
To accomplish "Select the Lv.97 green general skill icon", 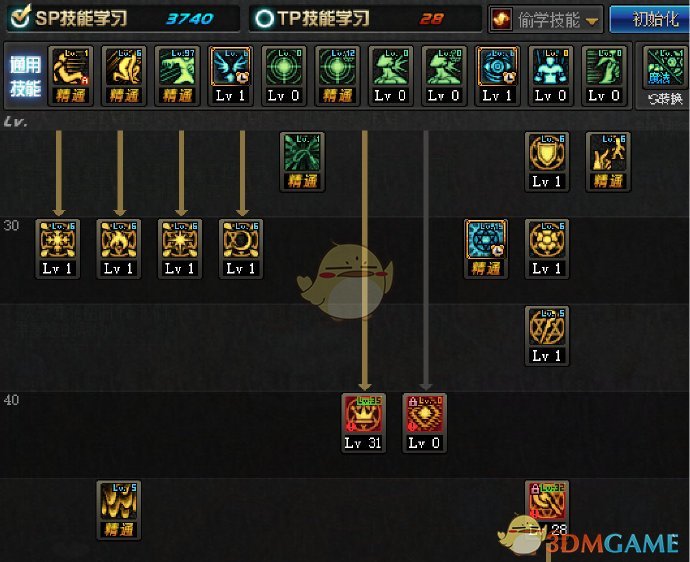I will pyautogui.click(x=178, y=67).
